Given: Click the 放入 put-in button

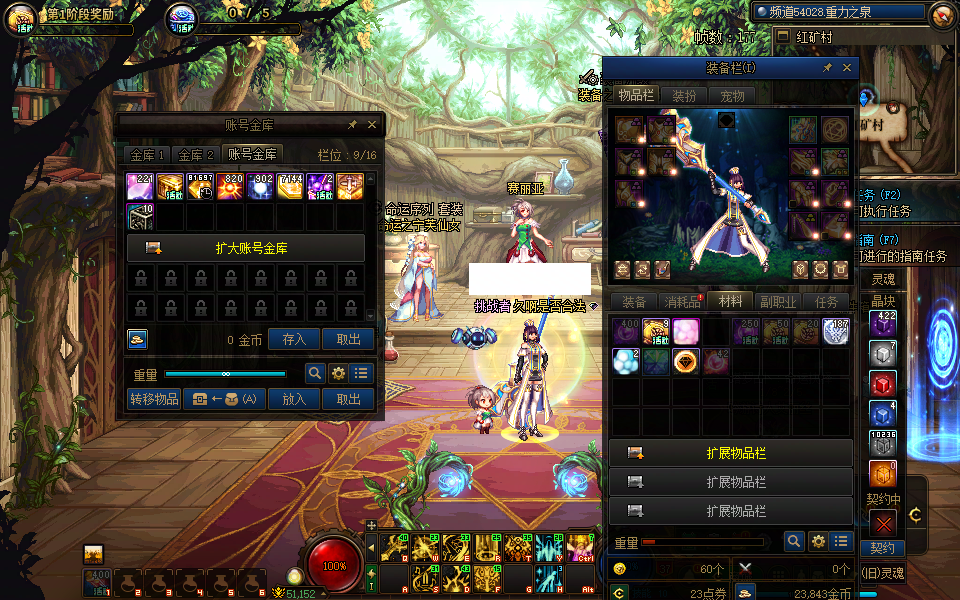Looking at the screenshot, I should 294,399.
